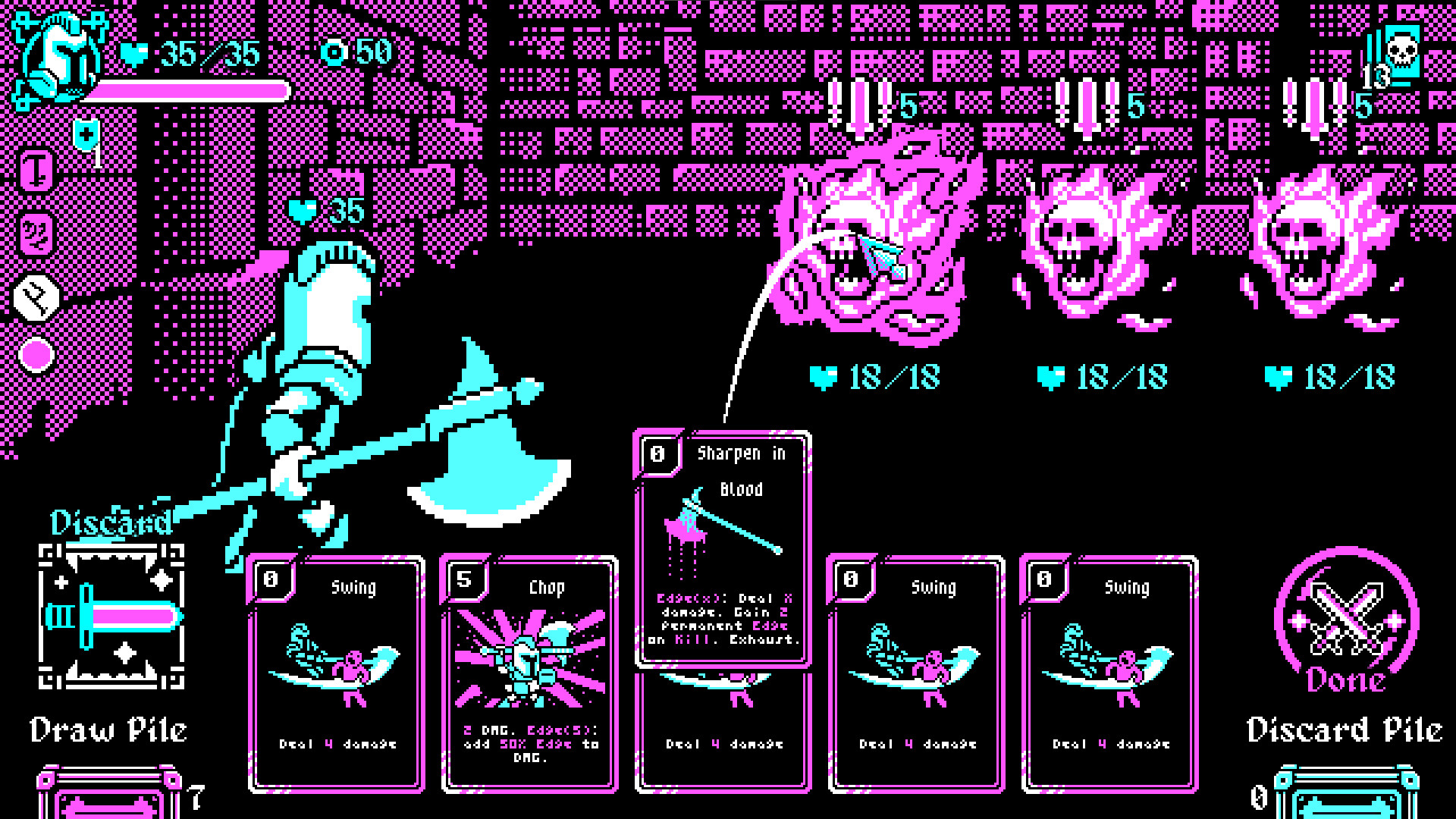The image size is (1456, 819).
Task: Click the leftmost Swing card
Action: [336, 675]
